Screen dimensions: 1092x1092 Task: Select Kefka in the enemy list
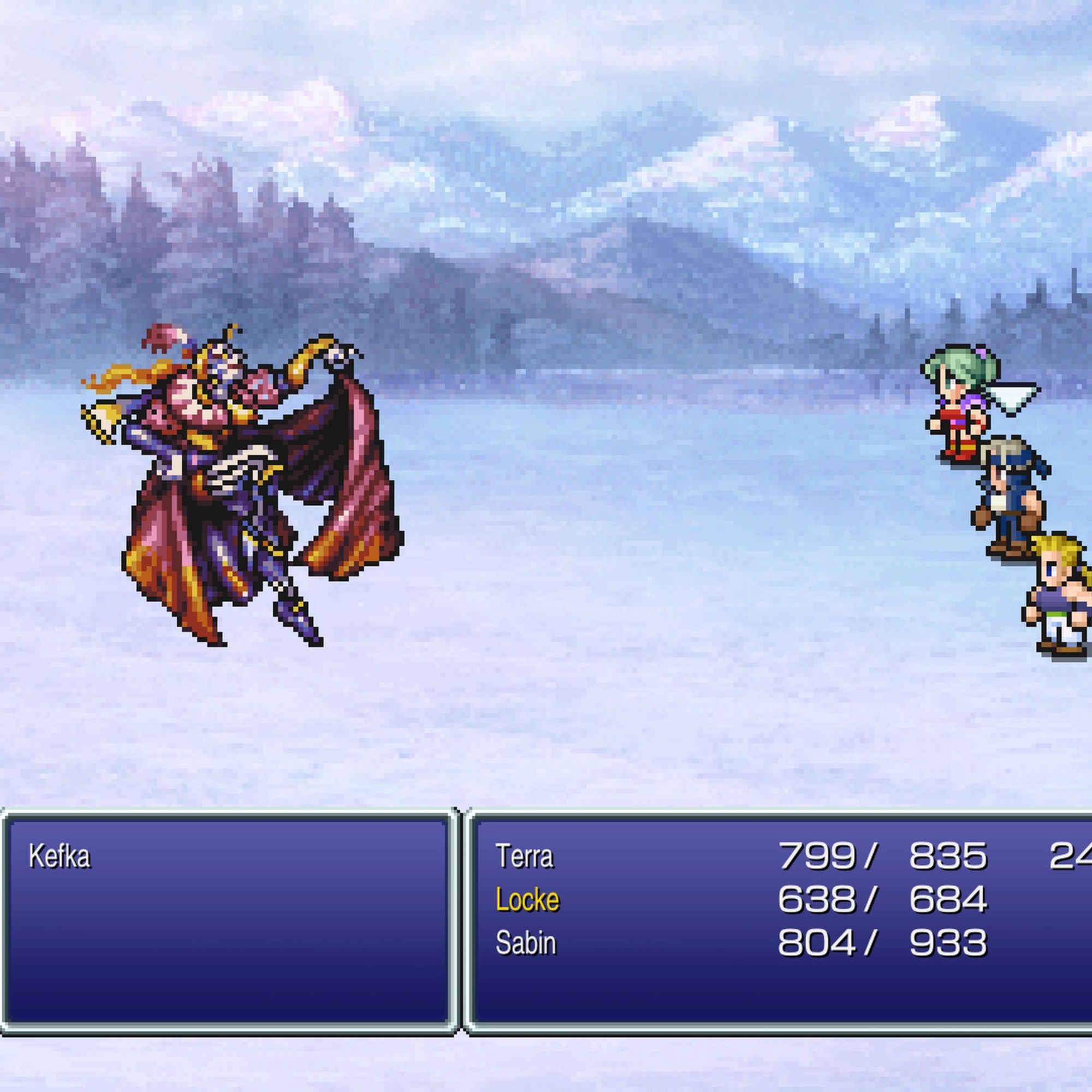[60, 856]
